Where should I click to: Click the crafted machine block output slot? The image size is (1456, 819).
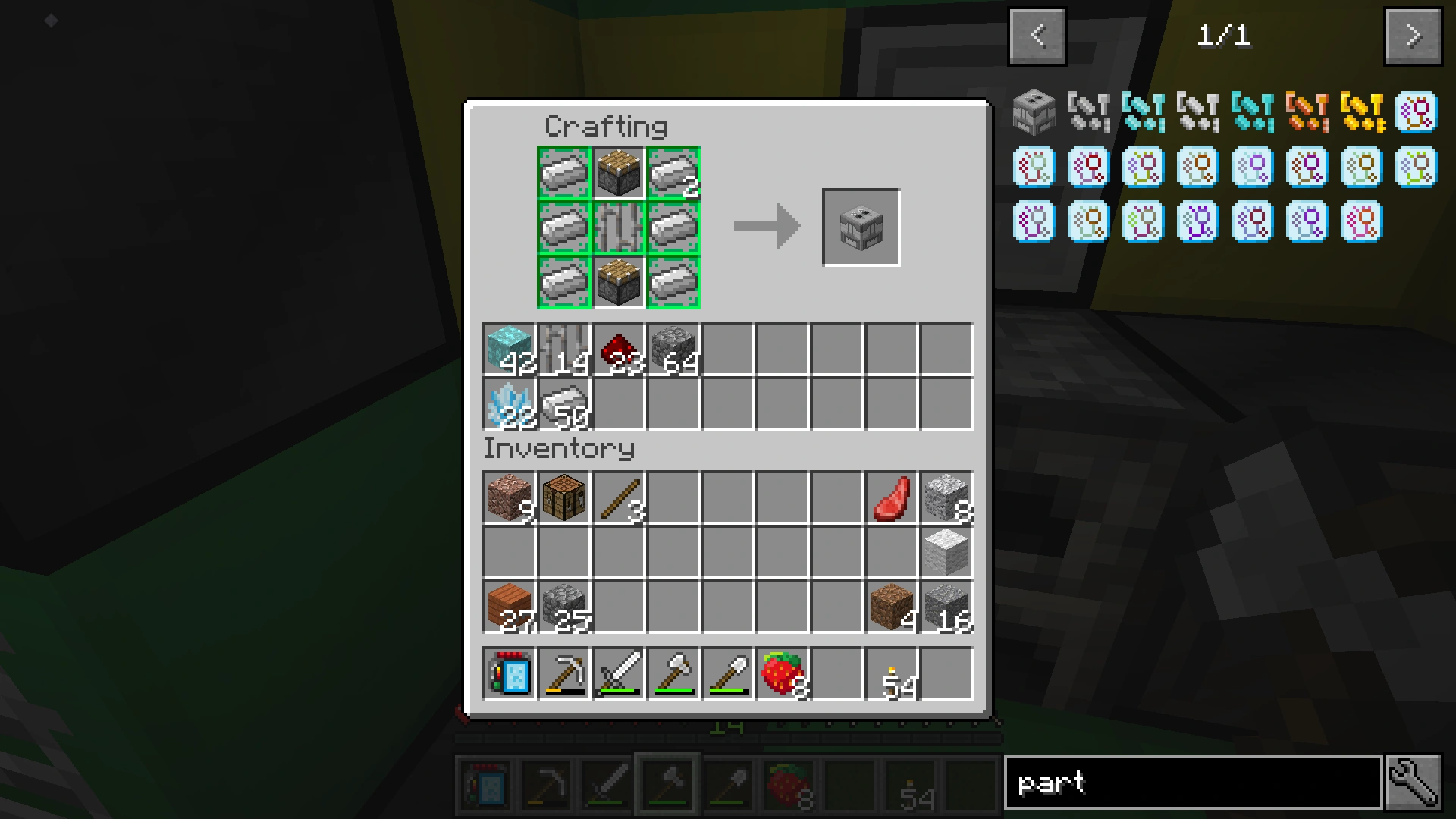coord(861,226)
